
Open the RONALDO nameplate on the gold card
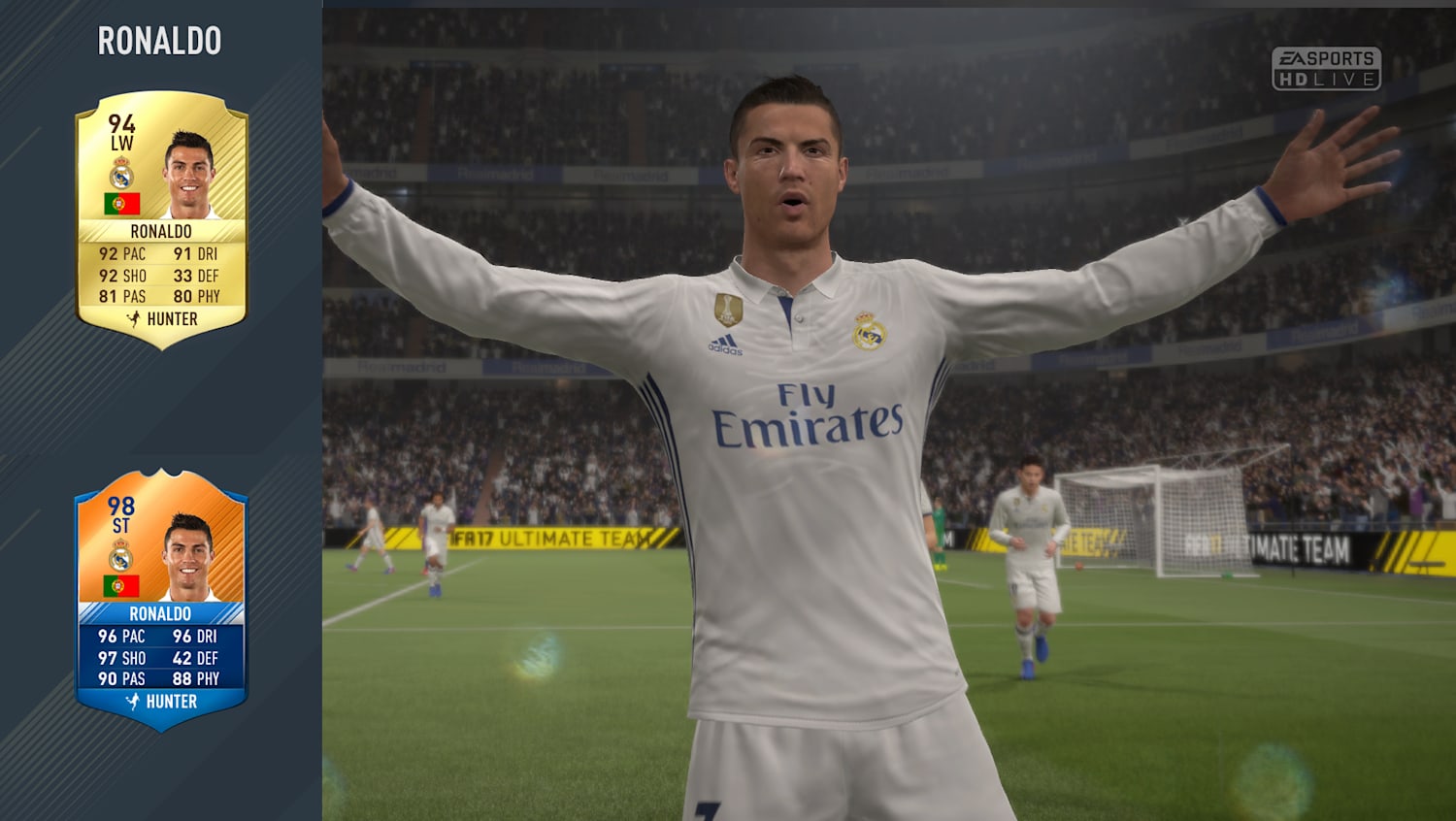point(160,232)
